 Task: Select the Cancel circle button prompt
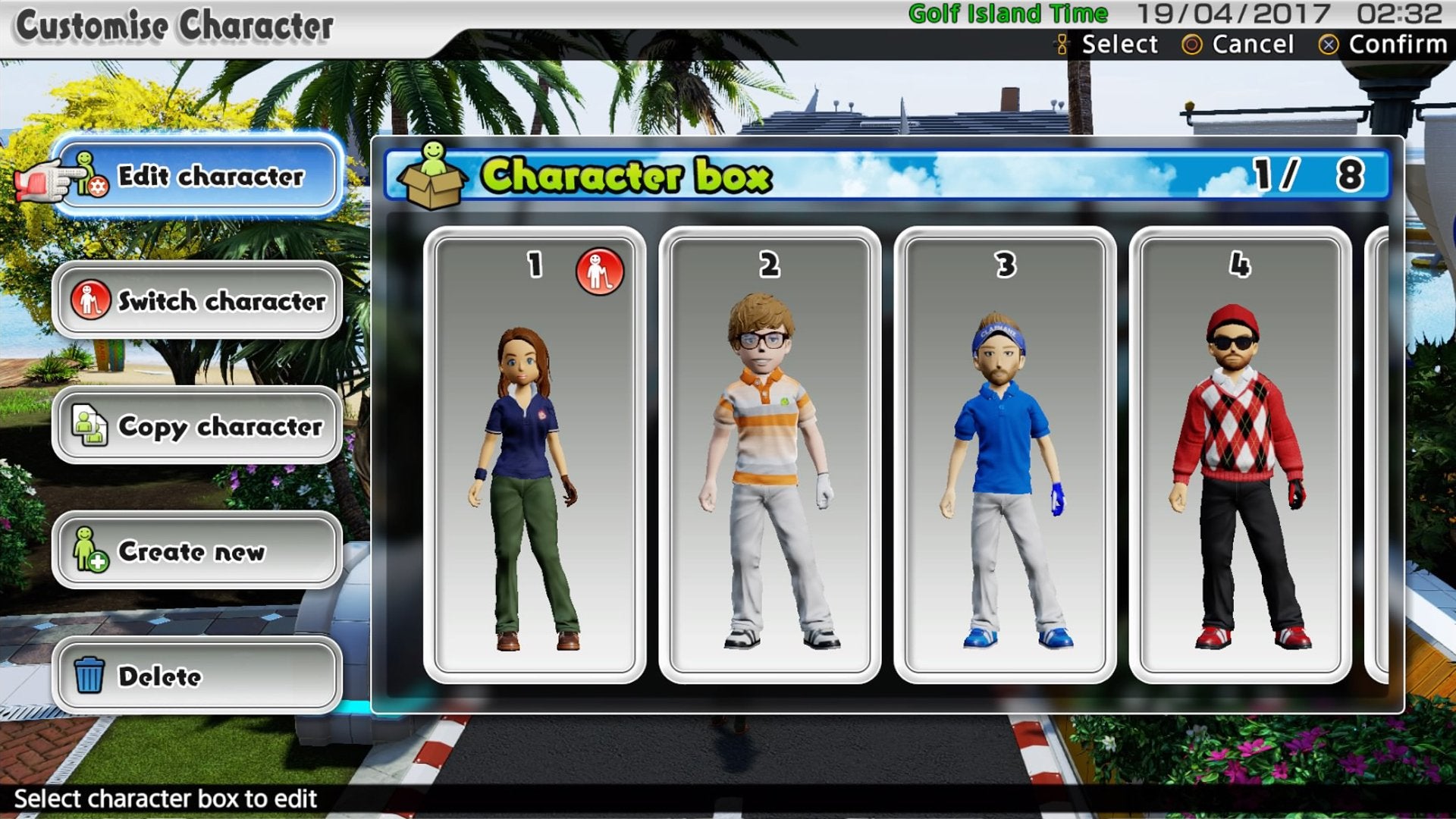click(1194, 45)
